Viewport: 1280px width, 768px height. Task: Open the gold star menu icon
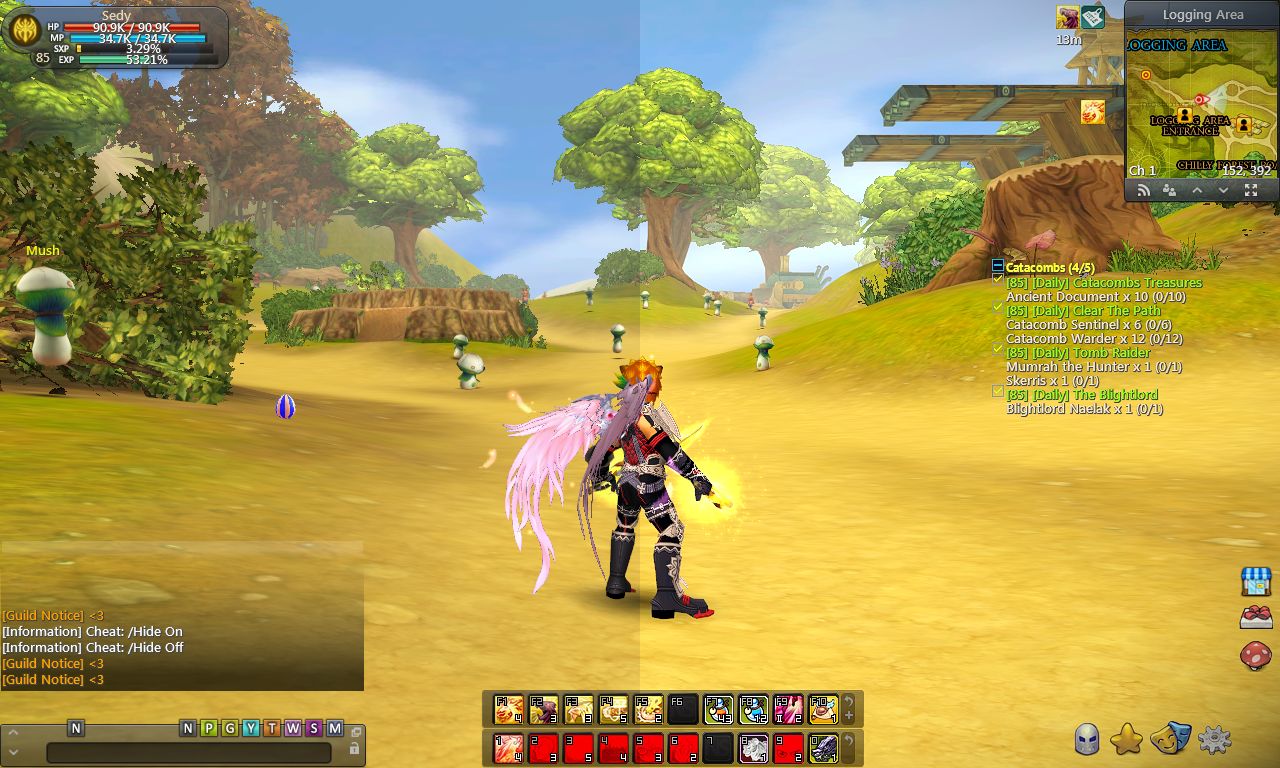point(1127,739)
